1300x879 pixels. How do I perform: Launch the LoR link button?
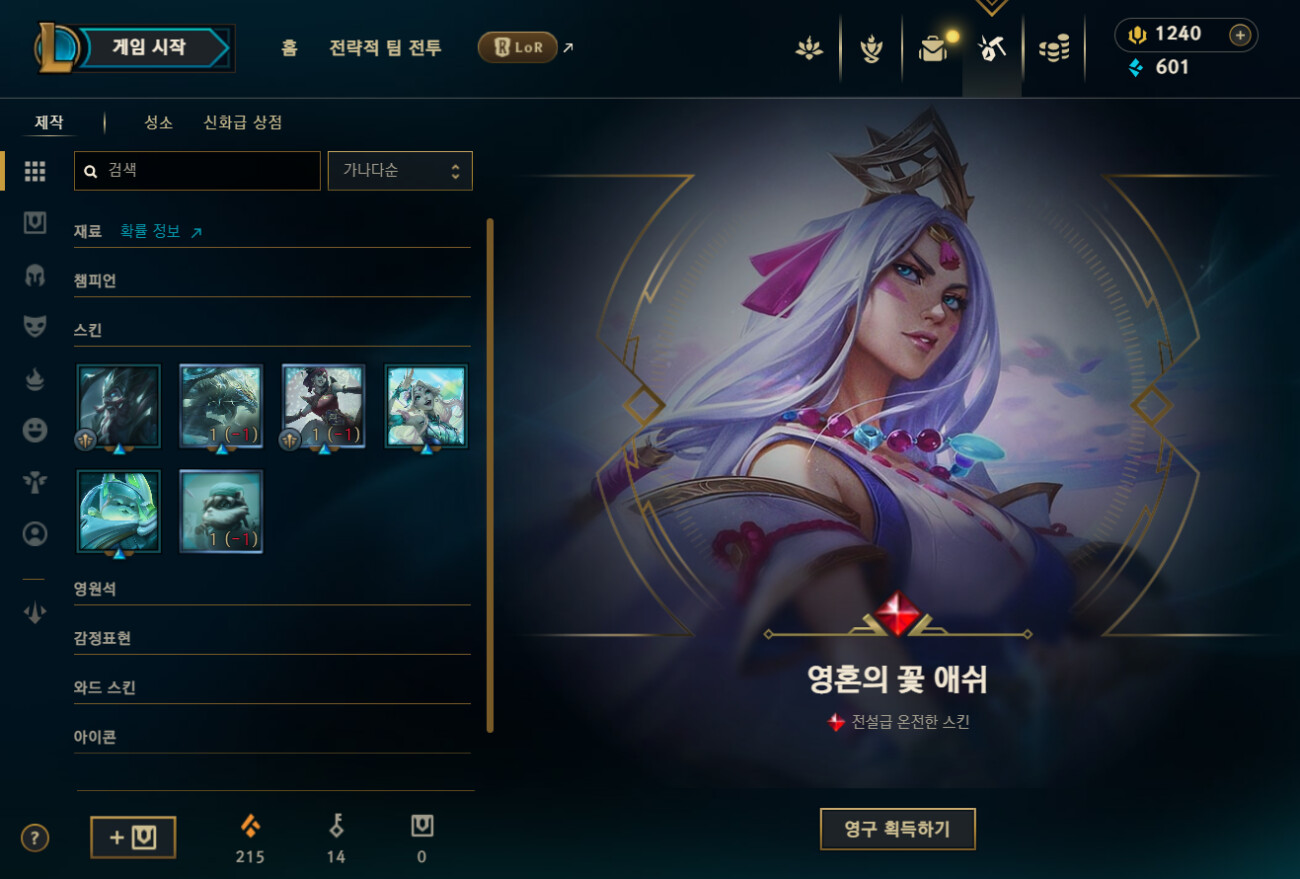point(518,47)
